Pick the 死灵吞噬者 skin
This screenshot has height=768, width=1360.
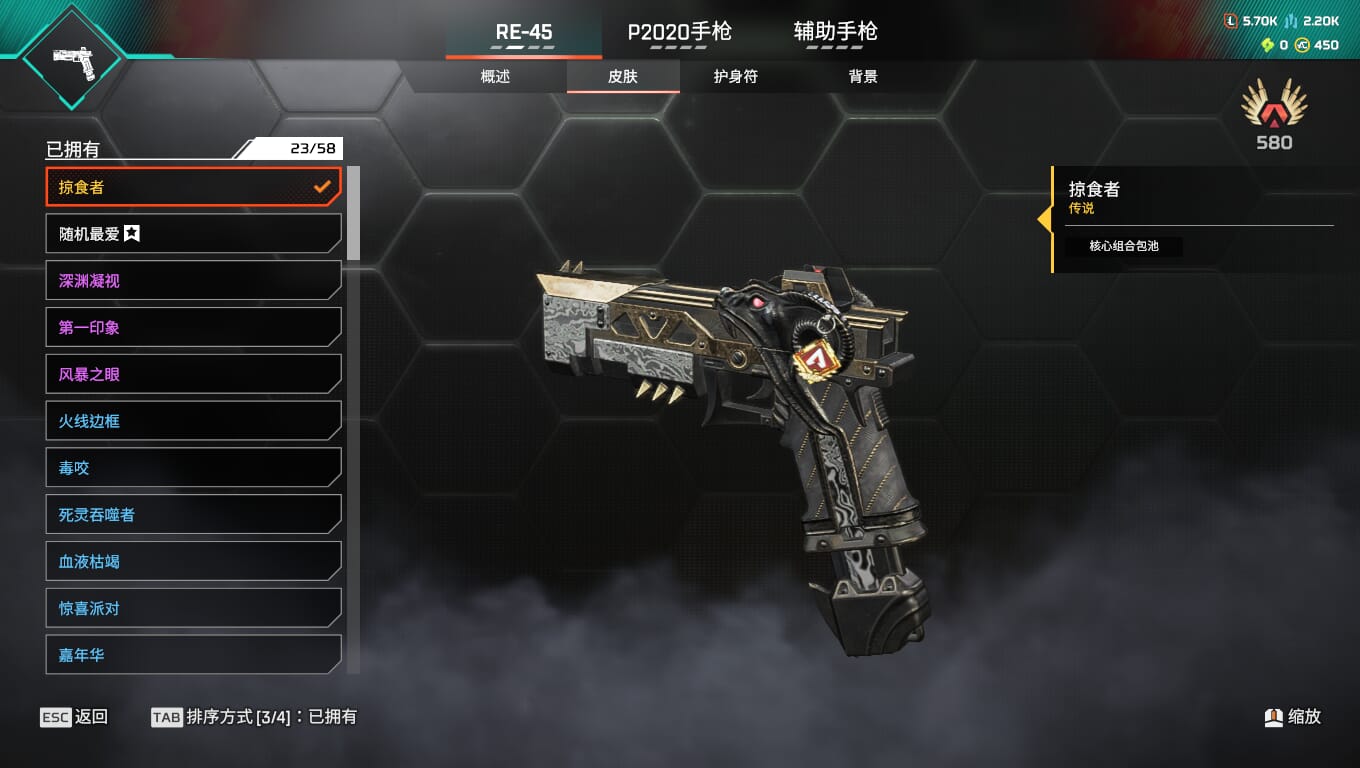click(193, 515)
